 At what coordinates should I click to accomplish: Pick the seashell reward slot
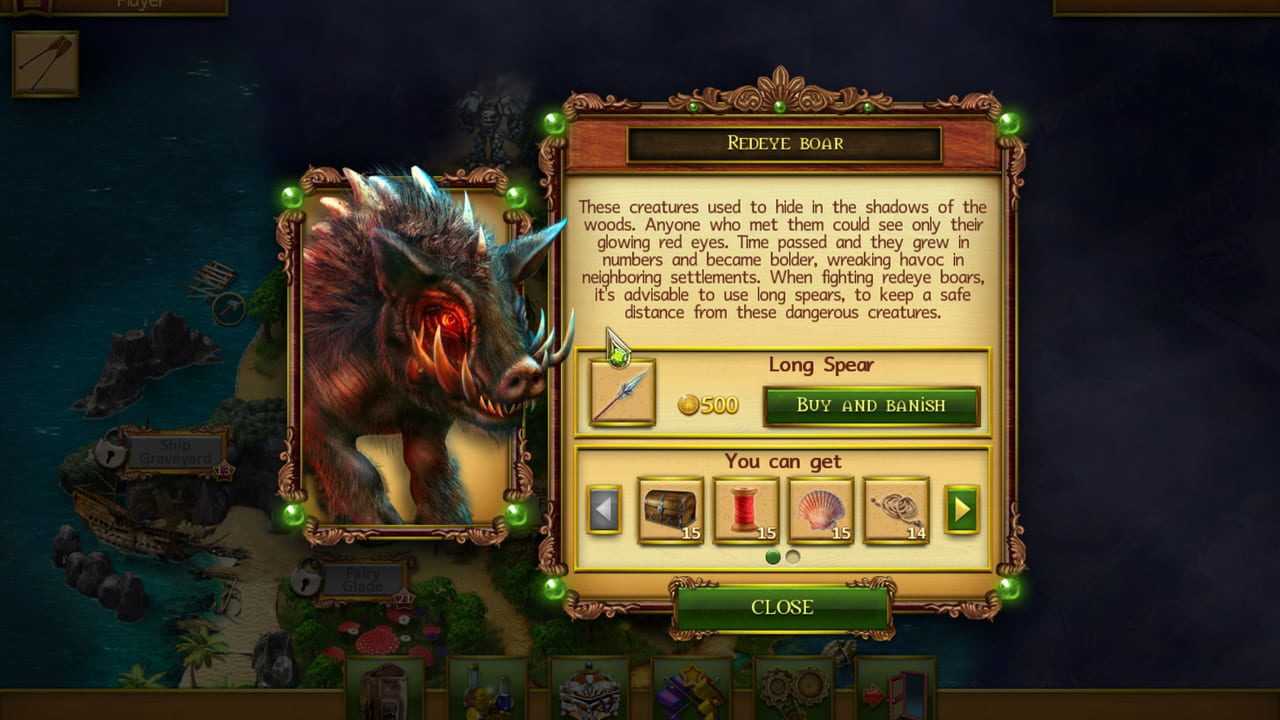click(x=821, y=510)
